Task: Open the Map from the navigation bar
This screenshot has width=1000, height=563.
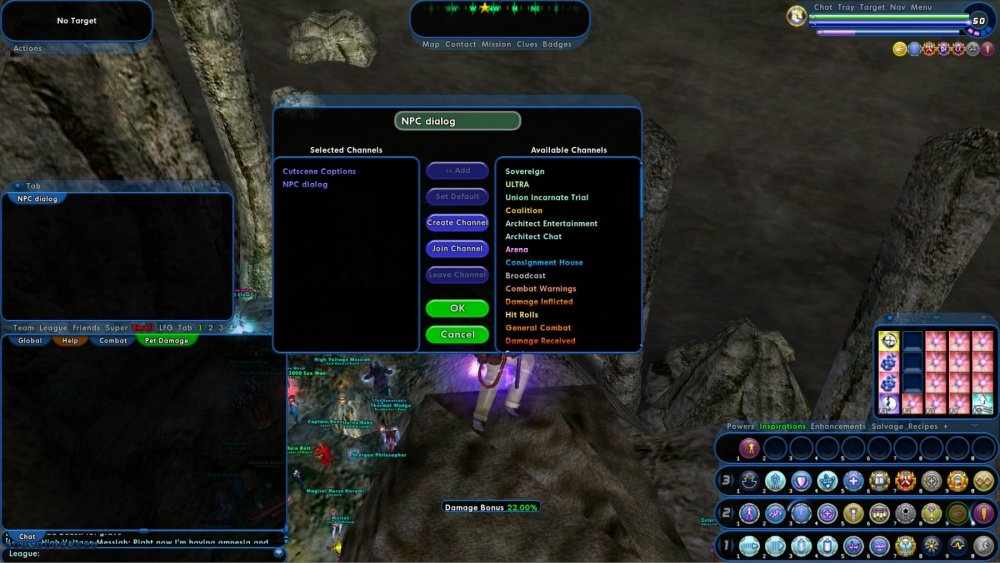Action: [x=430, y=45]
